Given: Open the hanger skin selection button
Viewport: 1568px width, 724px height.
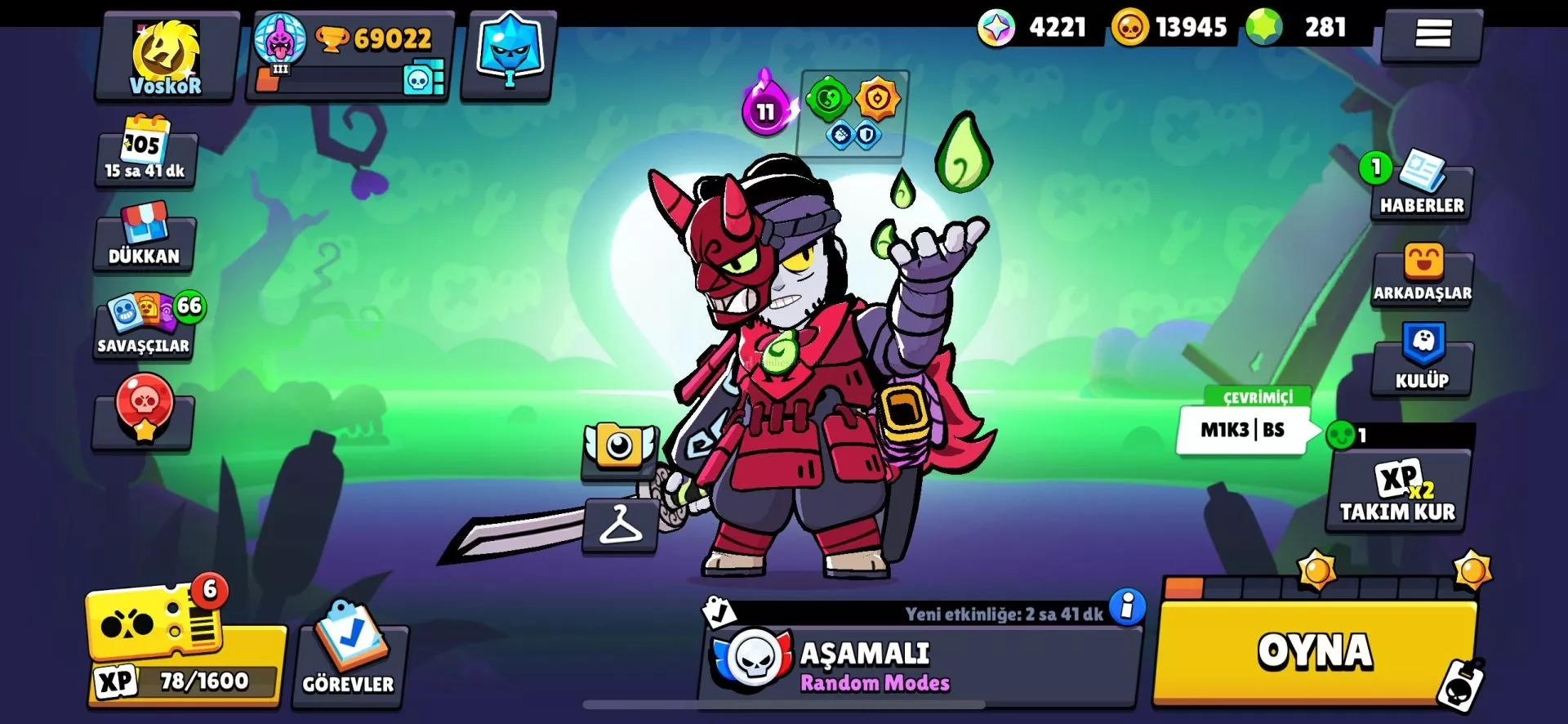Looking at the screenshot, I should pos(620,525).
